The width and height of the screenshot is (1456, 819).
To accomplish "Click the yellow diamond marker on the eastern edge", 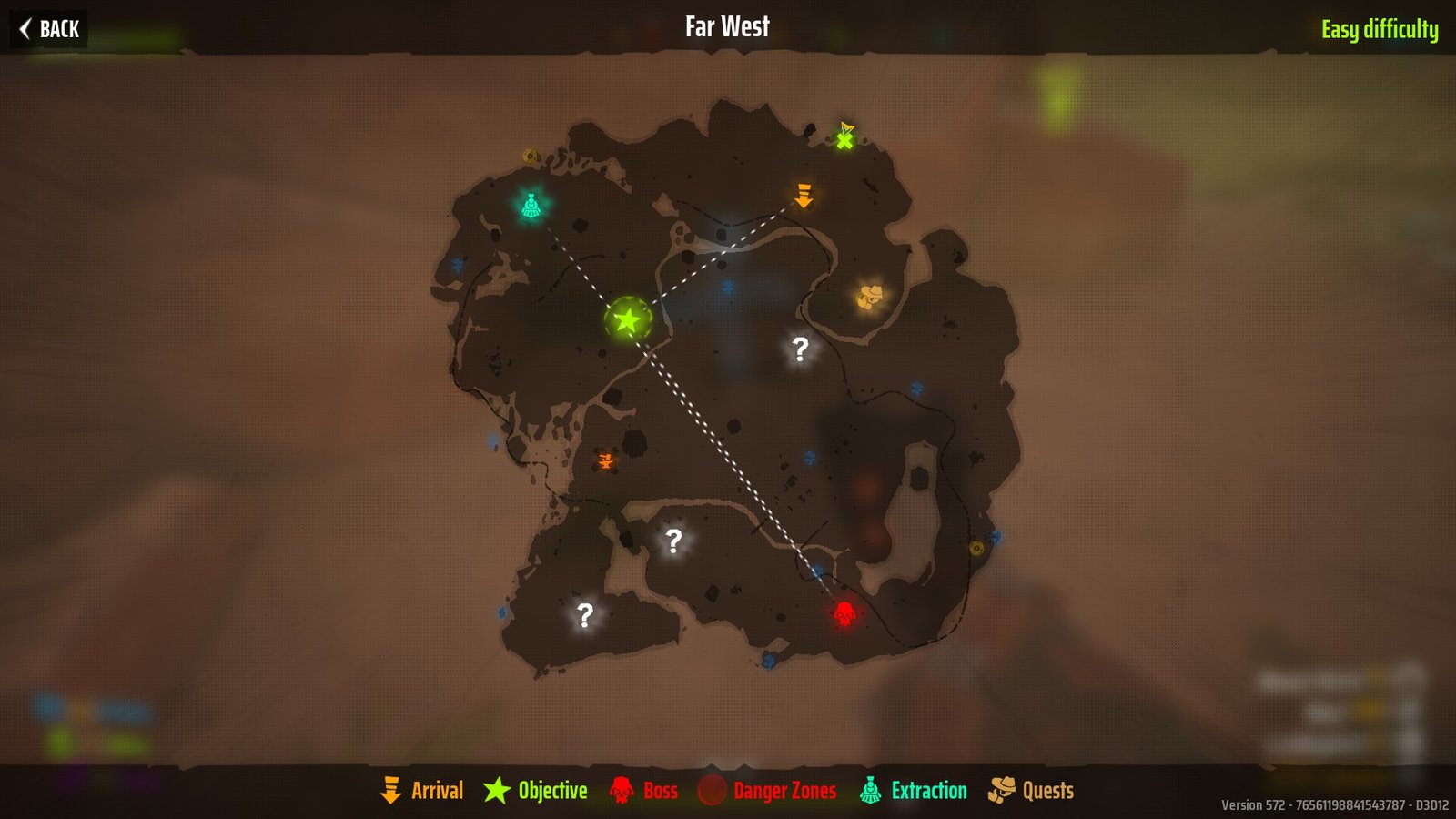I will (976, 550).
